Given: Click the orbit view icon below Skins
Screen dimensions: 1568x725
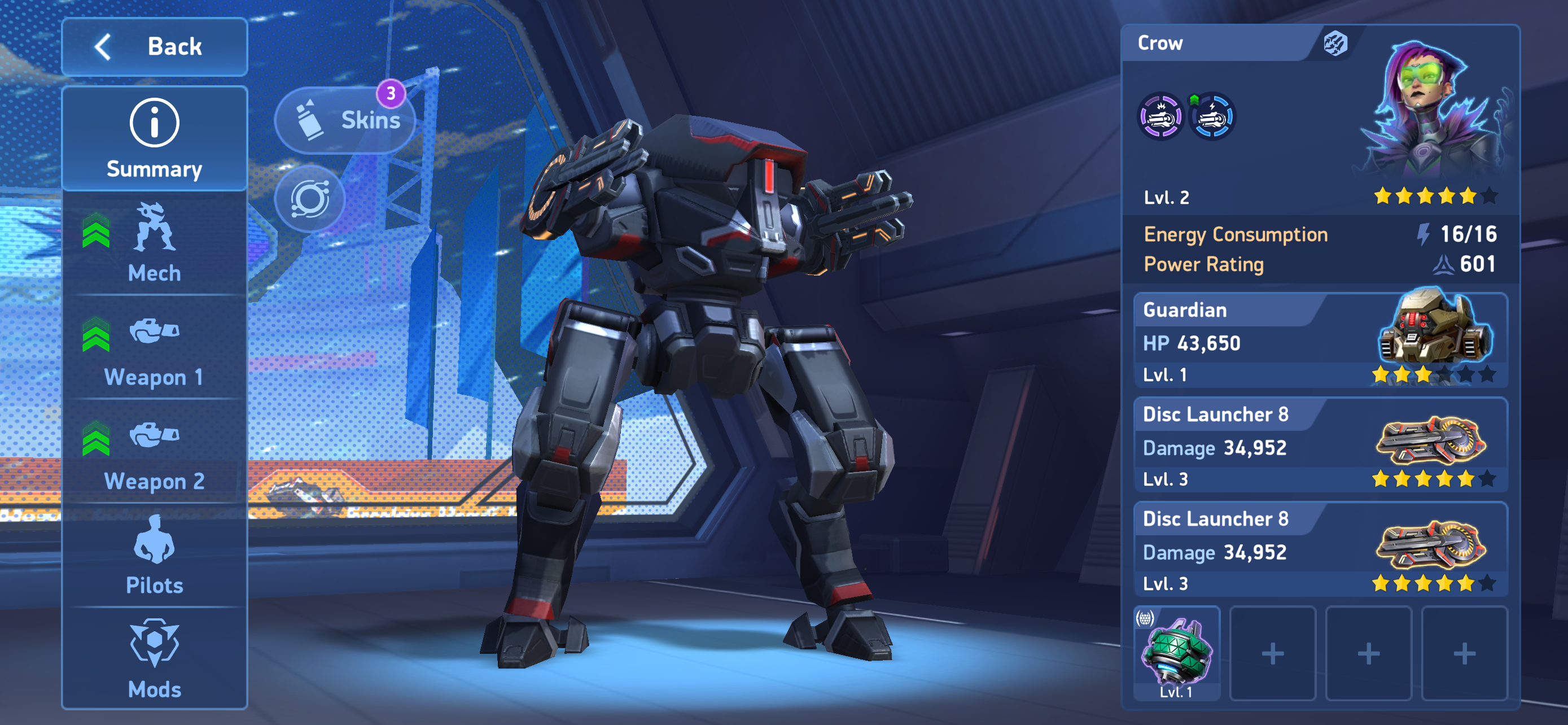Looking at the screenshot, I should pos(309,198).
